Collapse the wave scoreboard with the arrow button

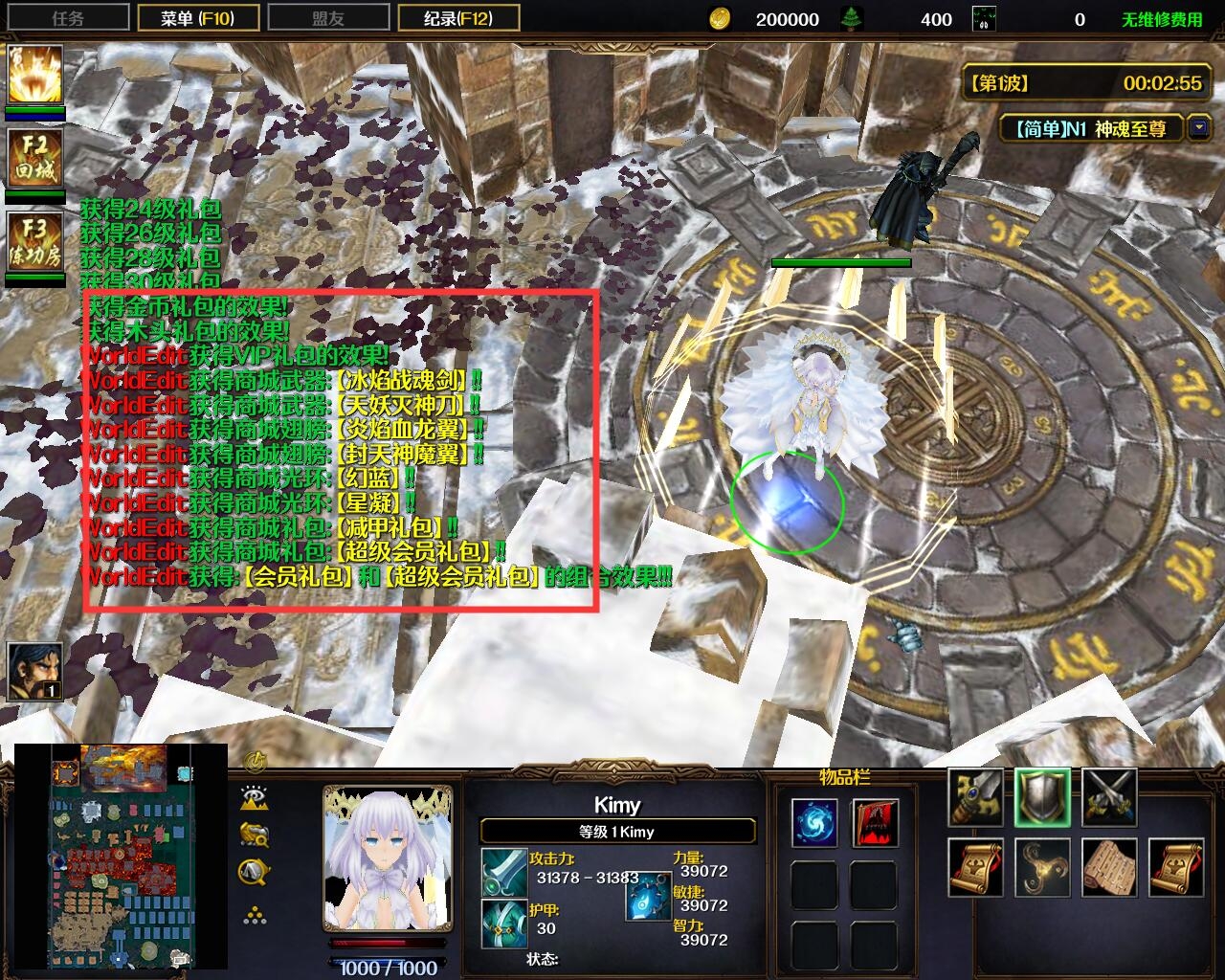pos(1198,127)
